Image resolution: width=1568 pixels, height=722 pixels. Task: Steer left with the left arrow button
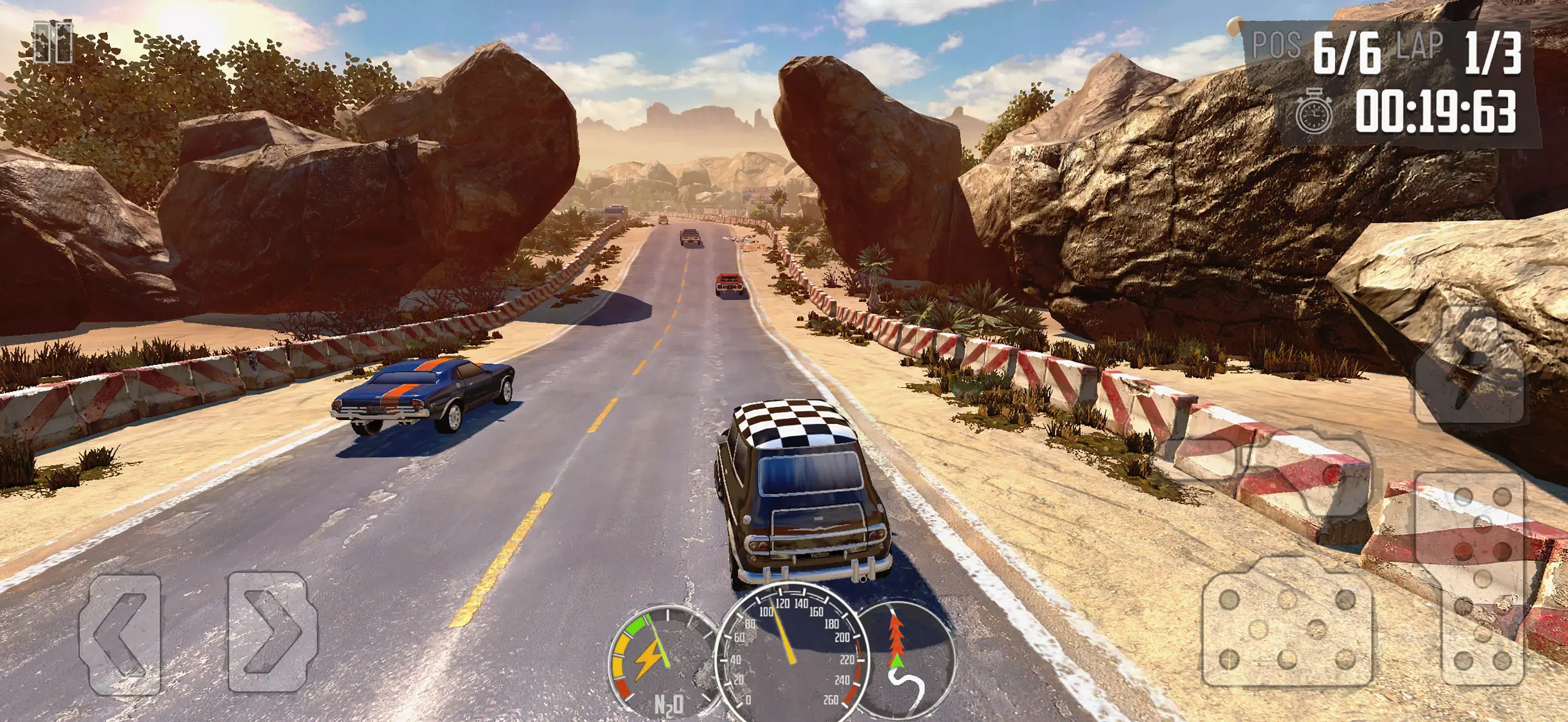(x=120, y=633)
